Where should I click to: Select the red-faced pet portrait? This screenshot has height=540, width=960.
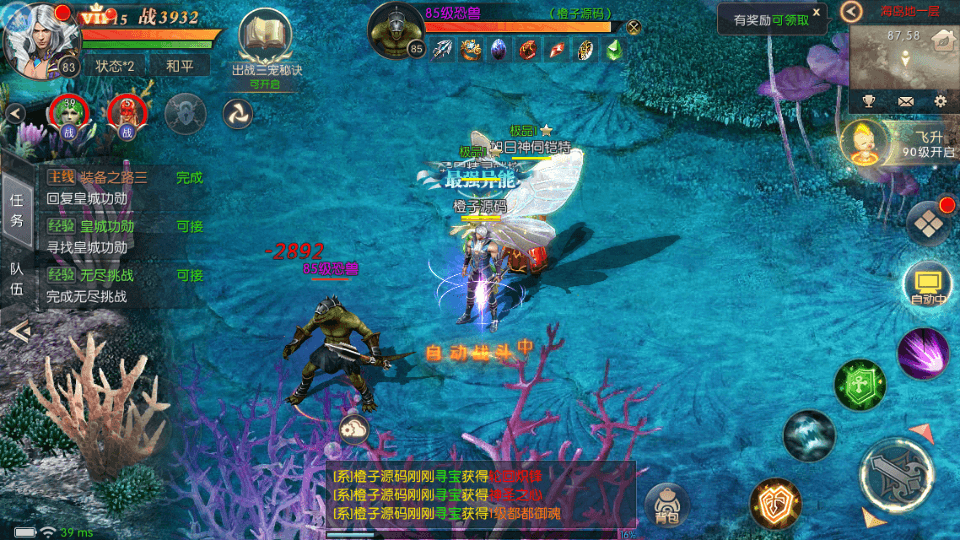click(127, 114)
